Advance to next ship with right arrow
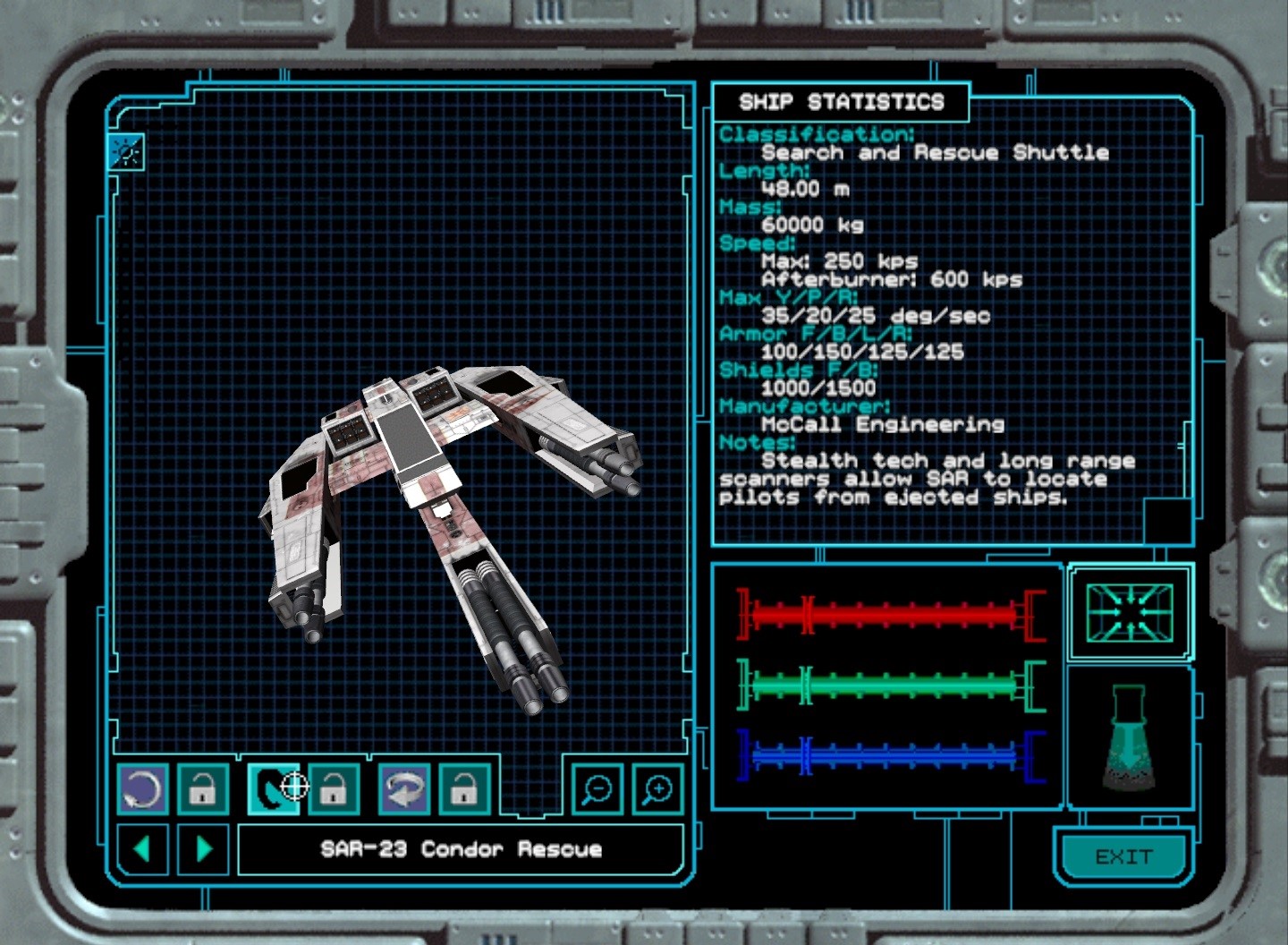 204,848
